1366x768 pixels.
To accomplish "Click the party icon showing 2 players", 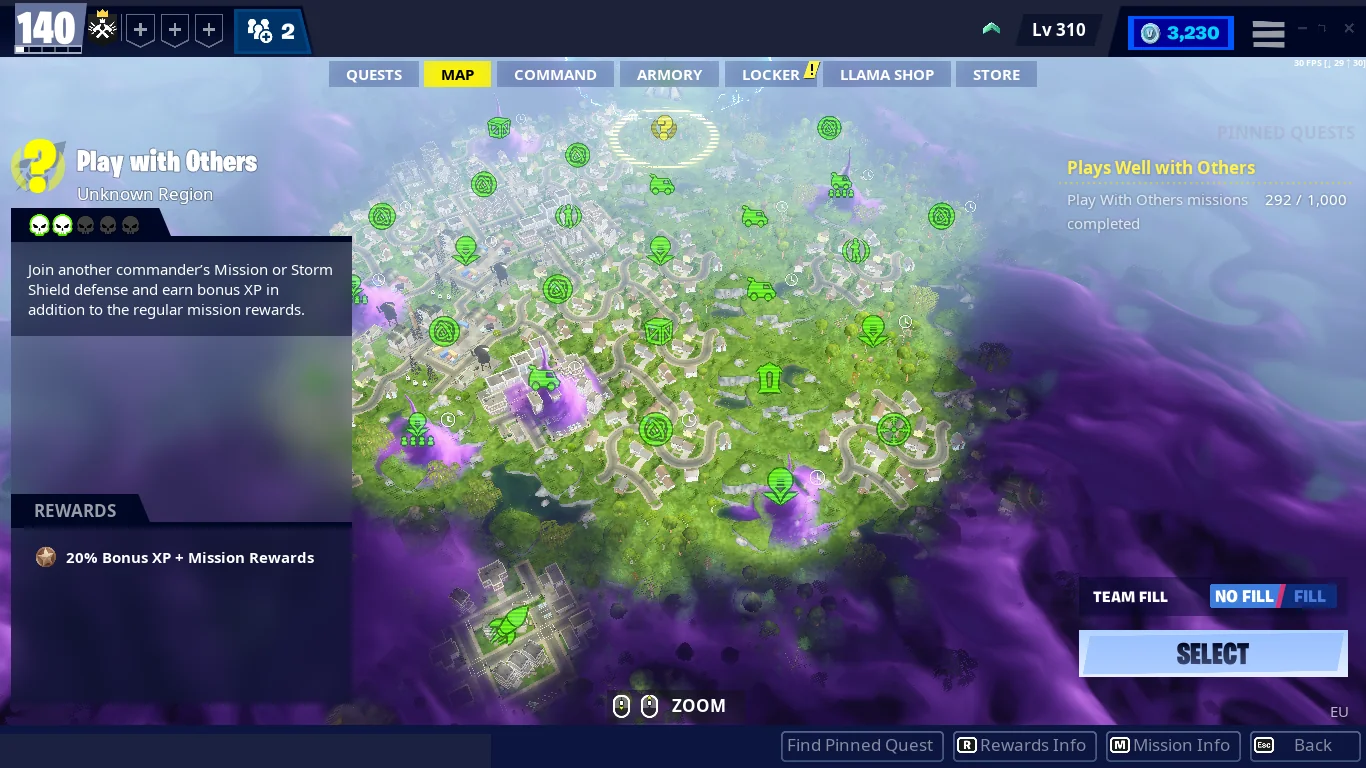I will click(265, 30).
